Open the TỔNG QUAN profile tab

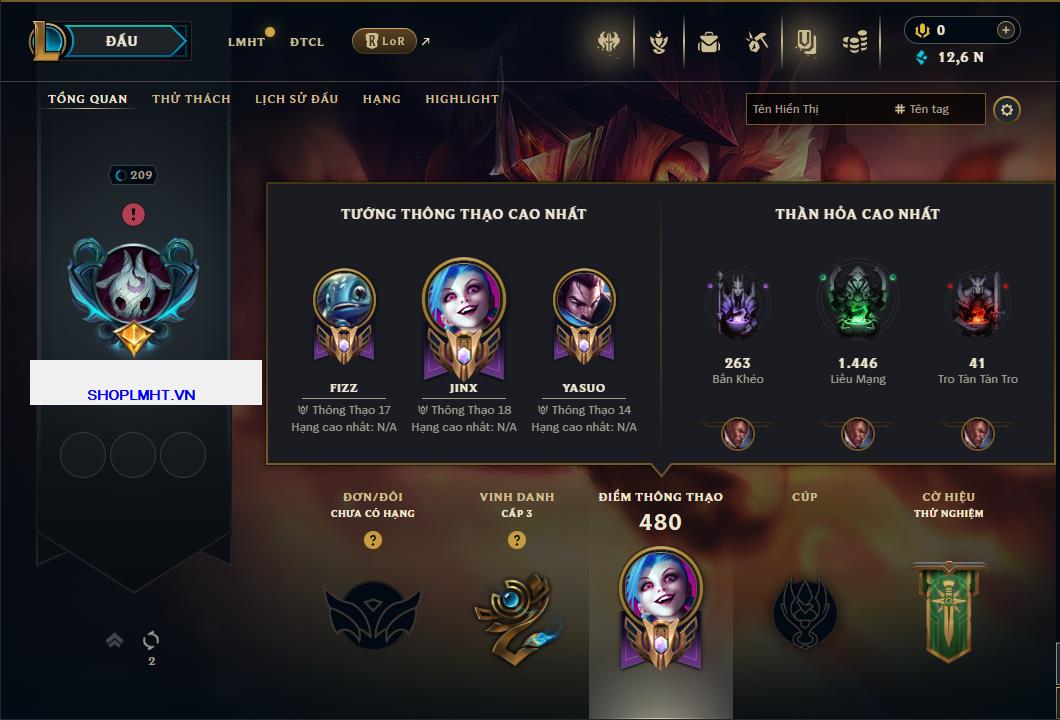(88, 99)
